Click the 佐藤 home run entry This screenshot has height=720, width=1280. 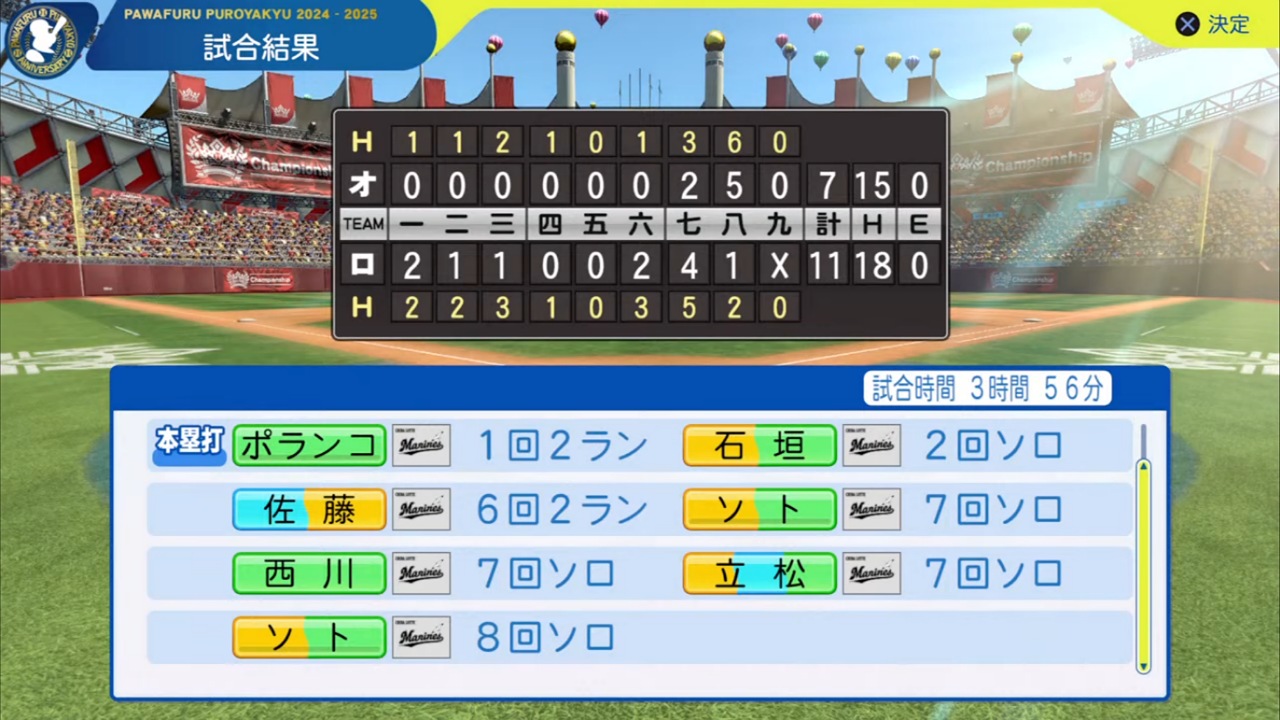308,509
